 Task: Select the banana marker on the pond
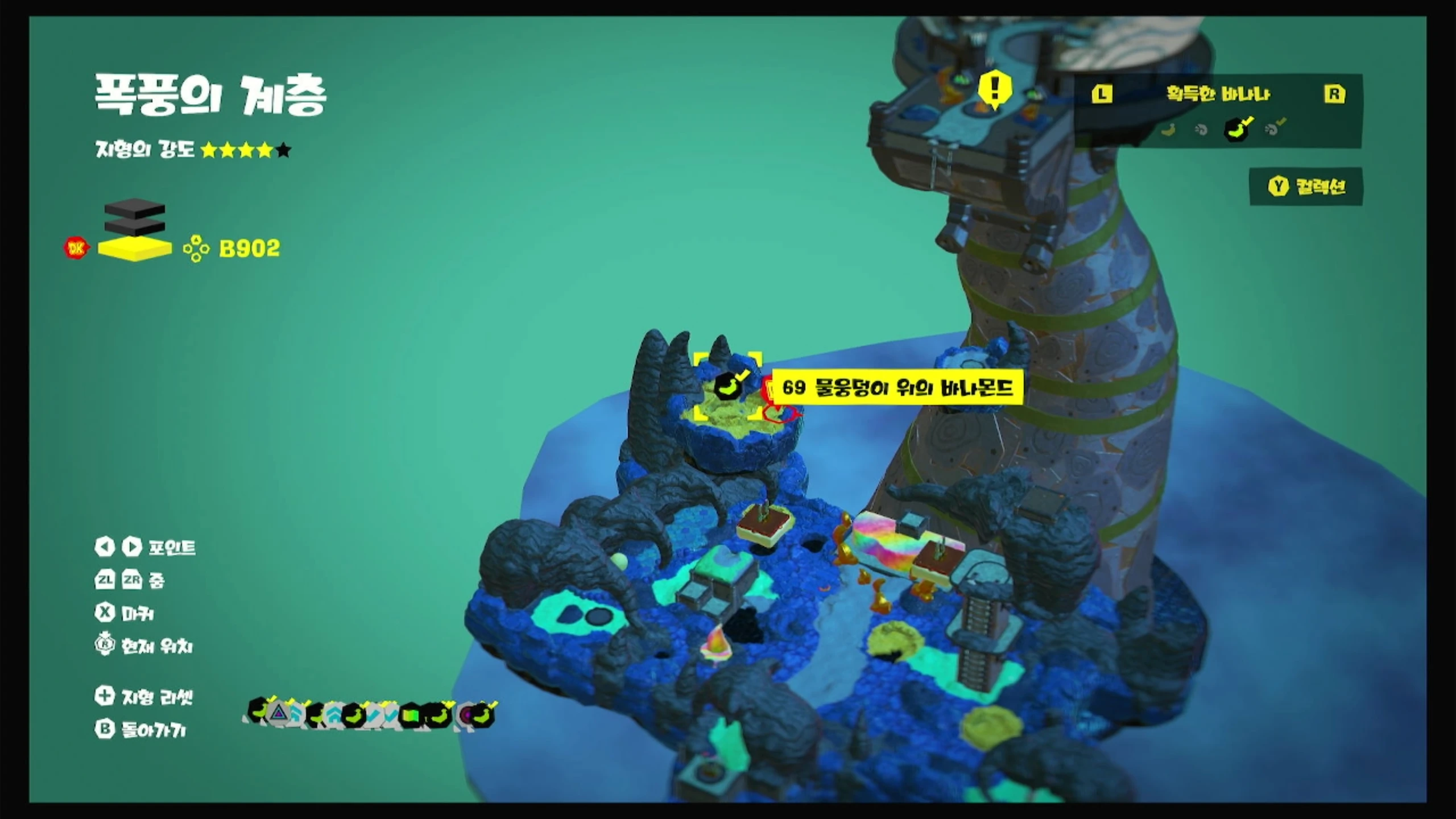point(728,386)
